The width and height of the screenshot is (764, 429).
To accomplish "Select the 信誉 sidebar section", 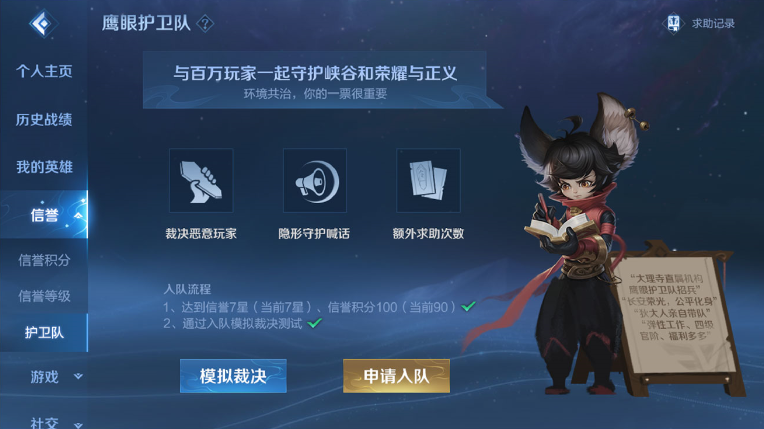I will (44, 215).
